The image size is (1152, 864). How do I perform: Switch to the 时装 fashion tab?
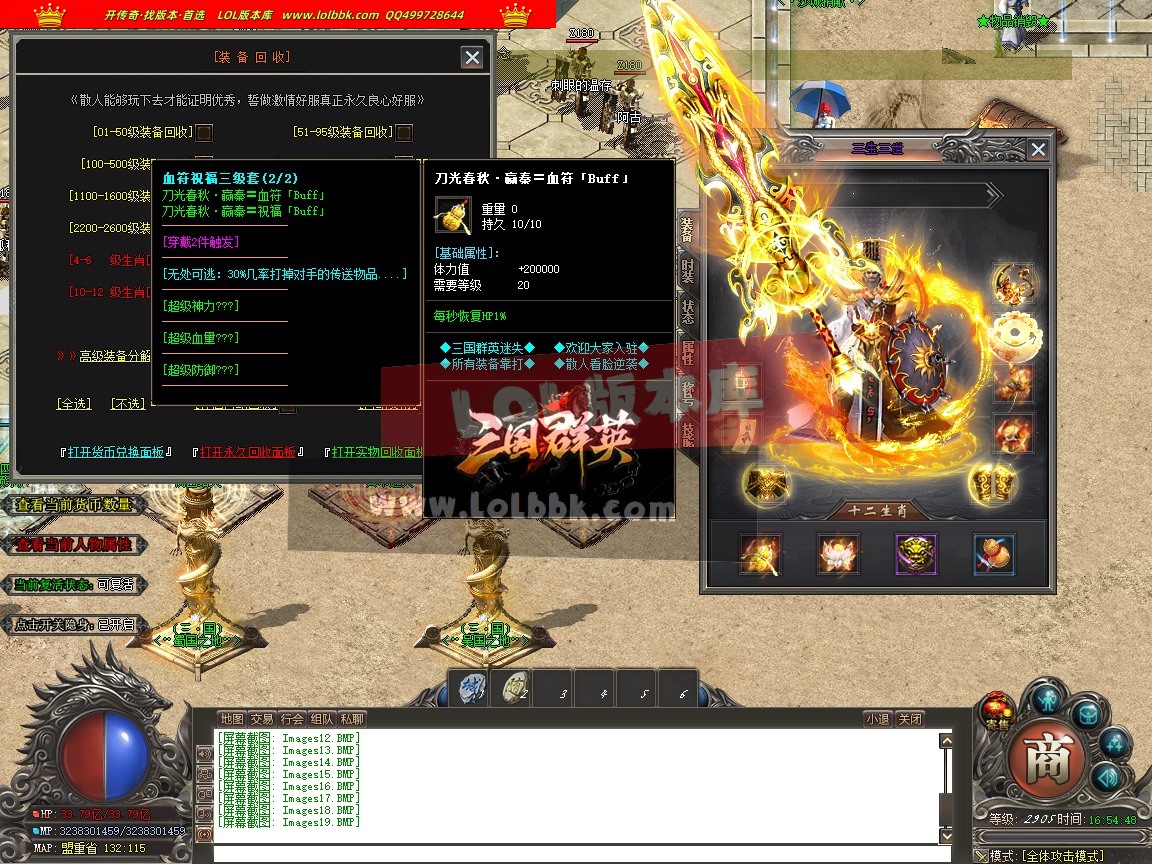688,270
